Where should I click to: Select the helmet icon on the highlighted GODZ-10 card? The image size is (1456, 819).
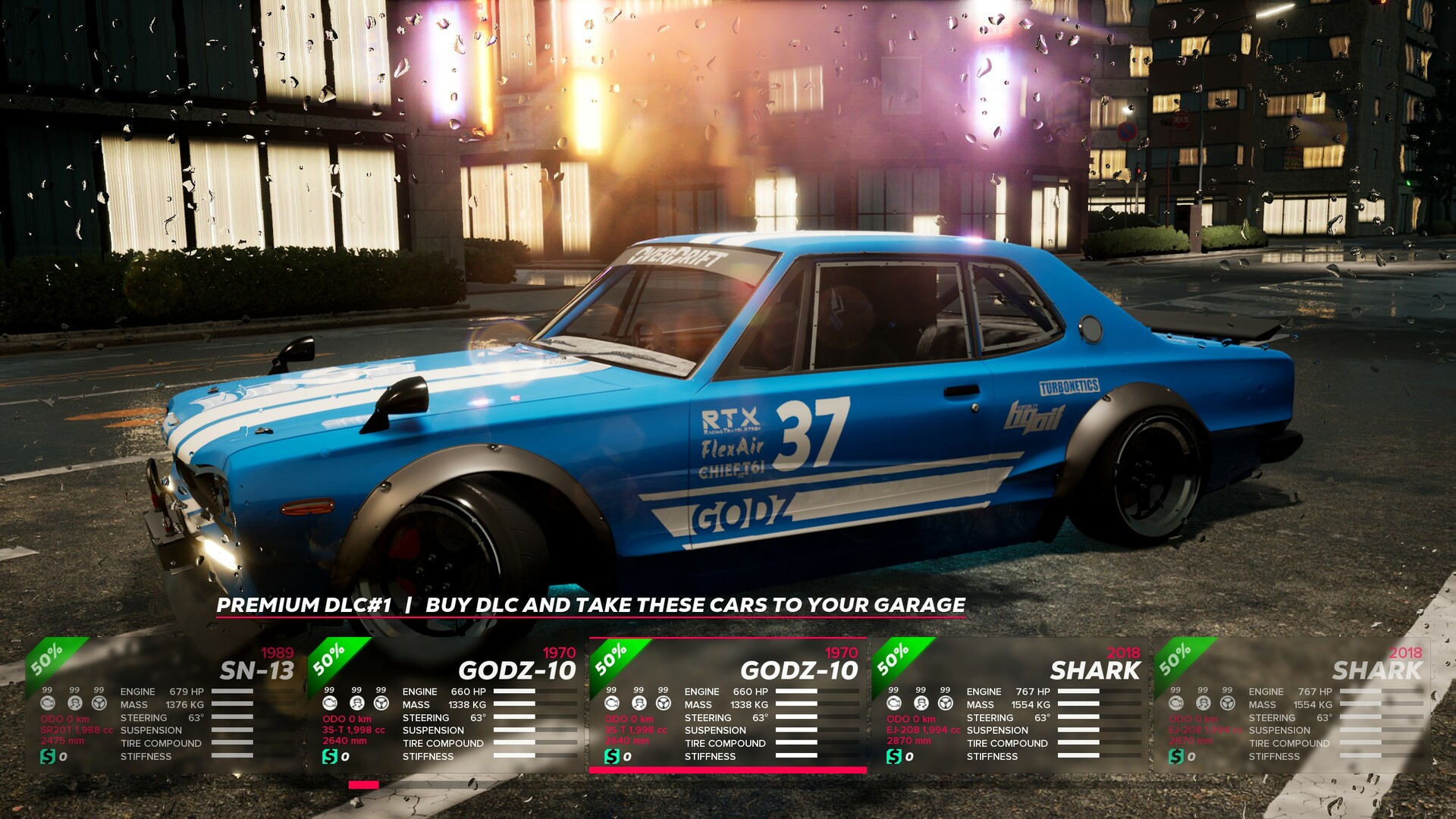pos(639,704)
